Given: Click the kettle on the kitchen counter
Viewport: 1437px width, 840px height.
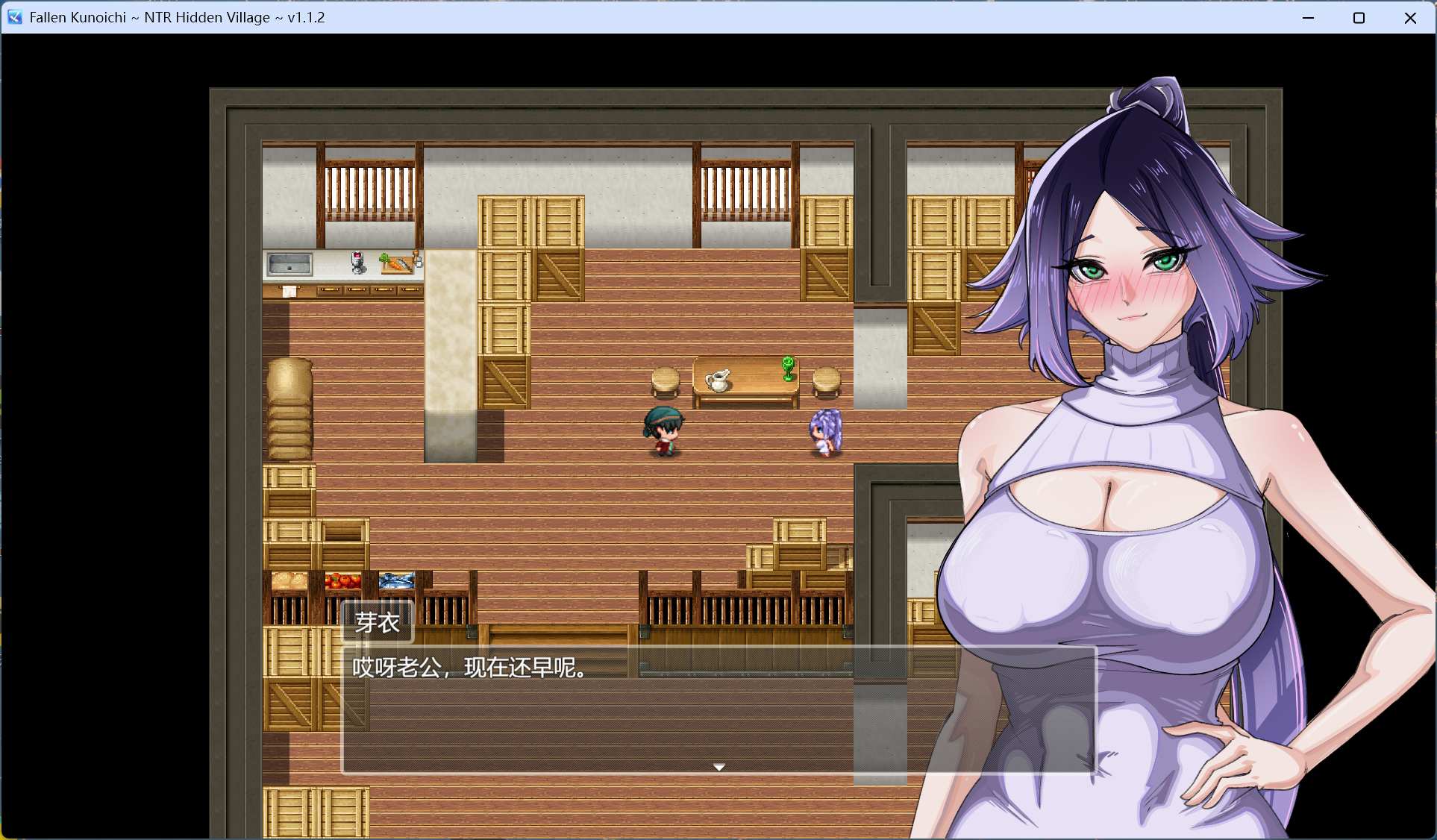Looking at the screenshot, I should [x=357, y=261].
